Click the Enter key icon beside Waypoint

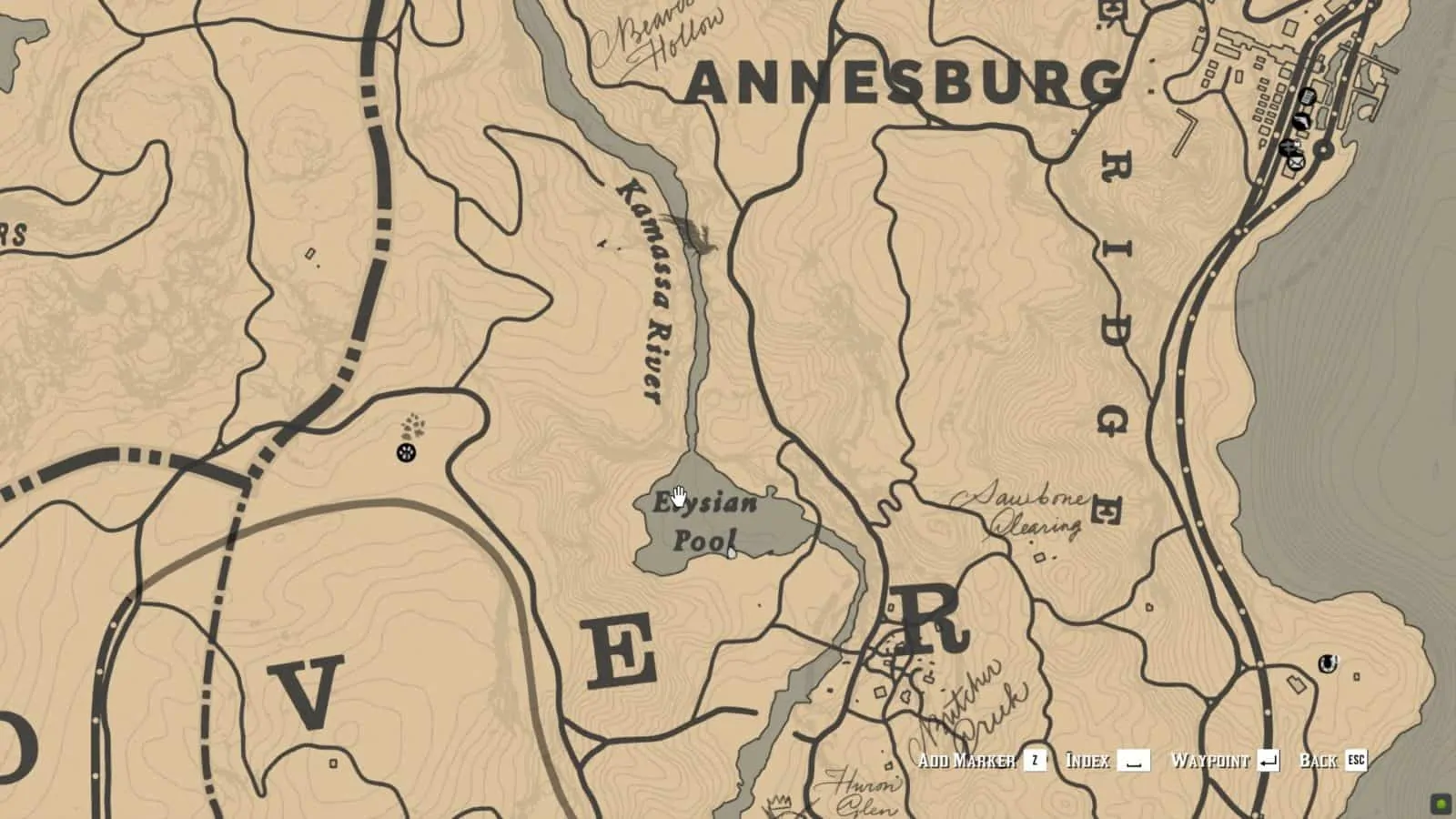tap(1269, 761)
